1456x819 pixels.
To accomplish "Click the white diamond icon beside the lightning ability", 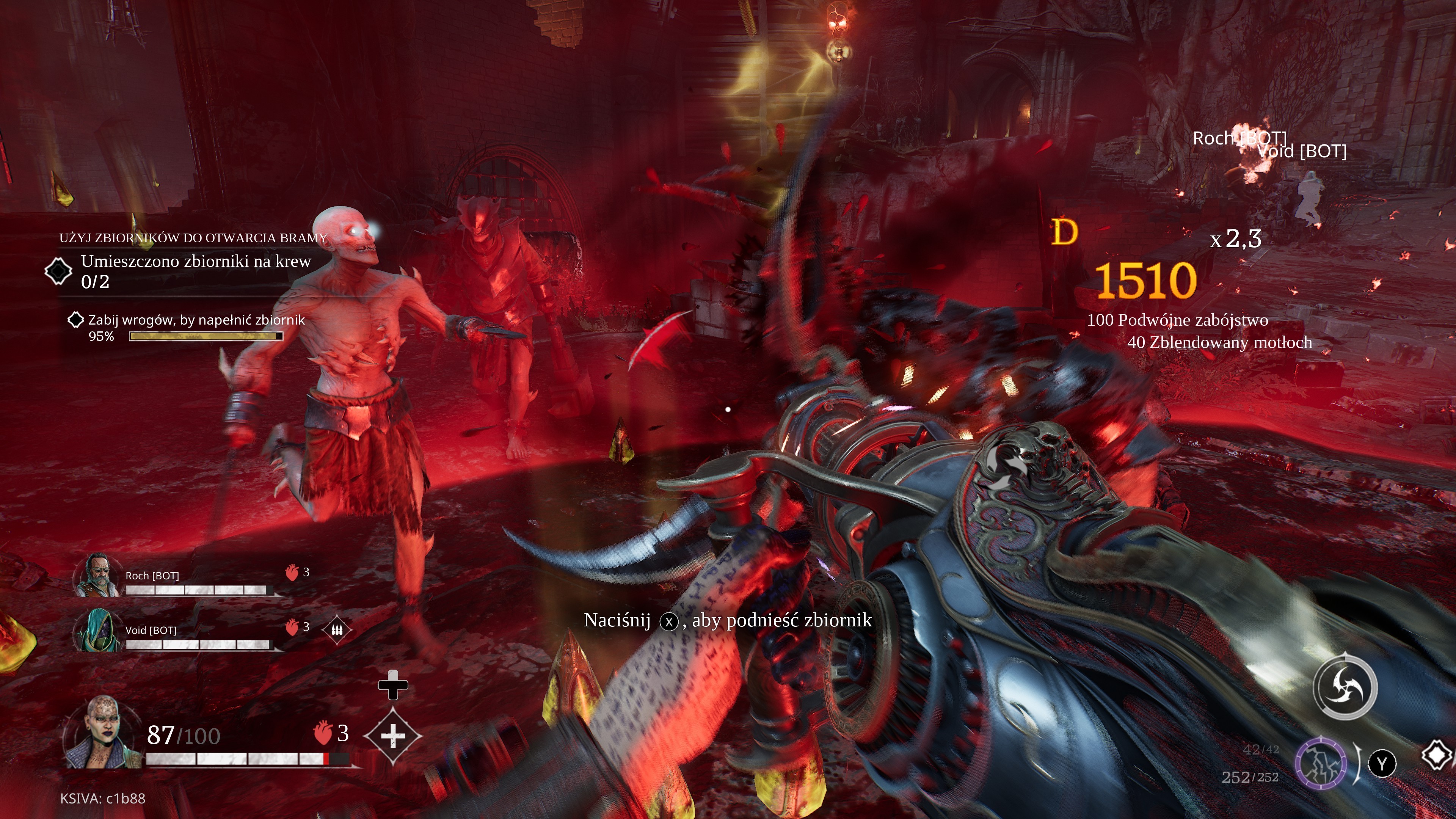I will (x=1437, y=755).
